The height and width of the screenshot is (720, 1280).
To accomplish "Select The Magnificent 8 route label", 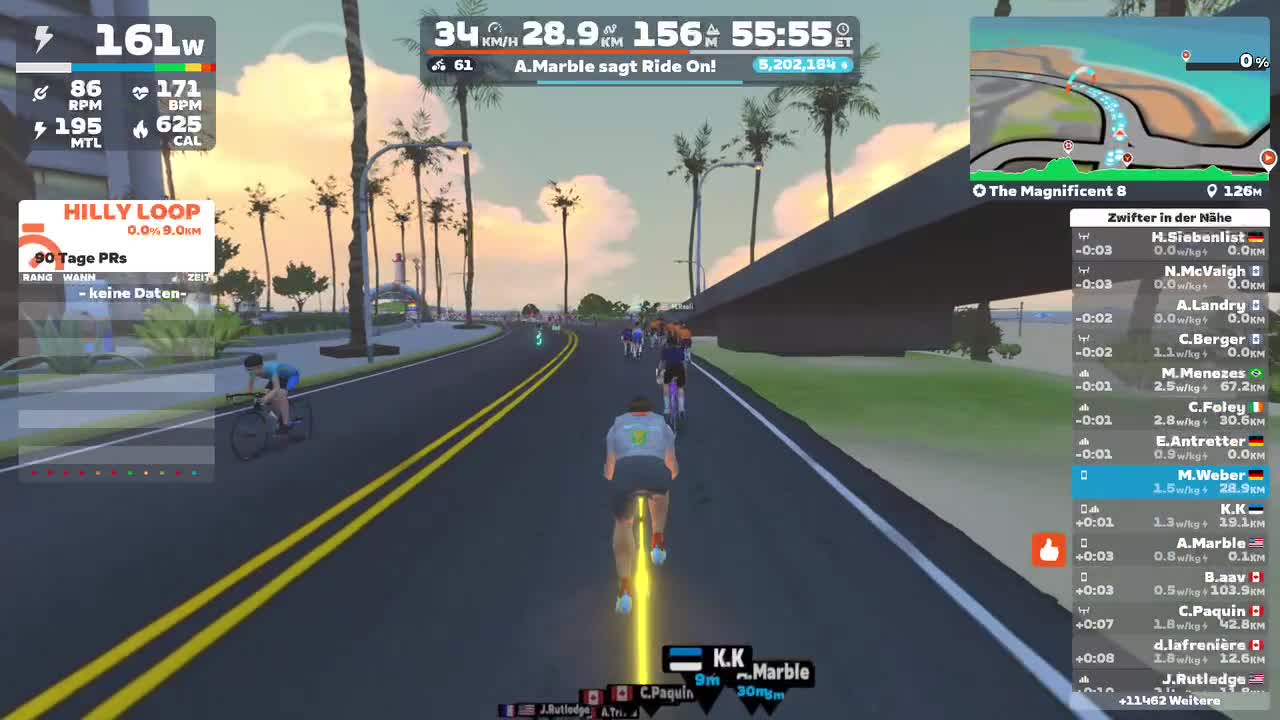I will click(1050, 190).
